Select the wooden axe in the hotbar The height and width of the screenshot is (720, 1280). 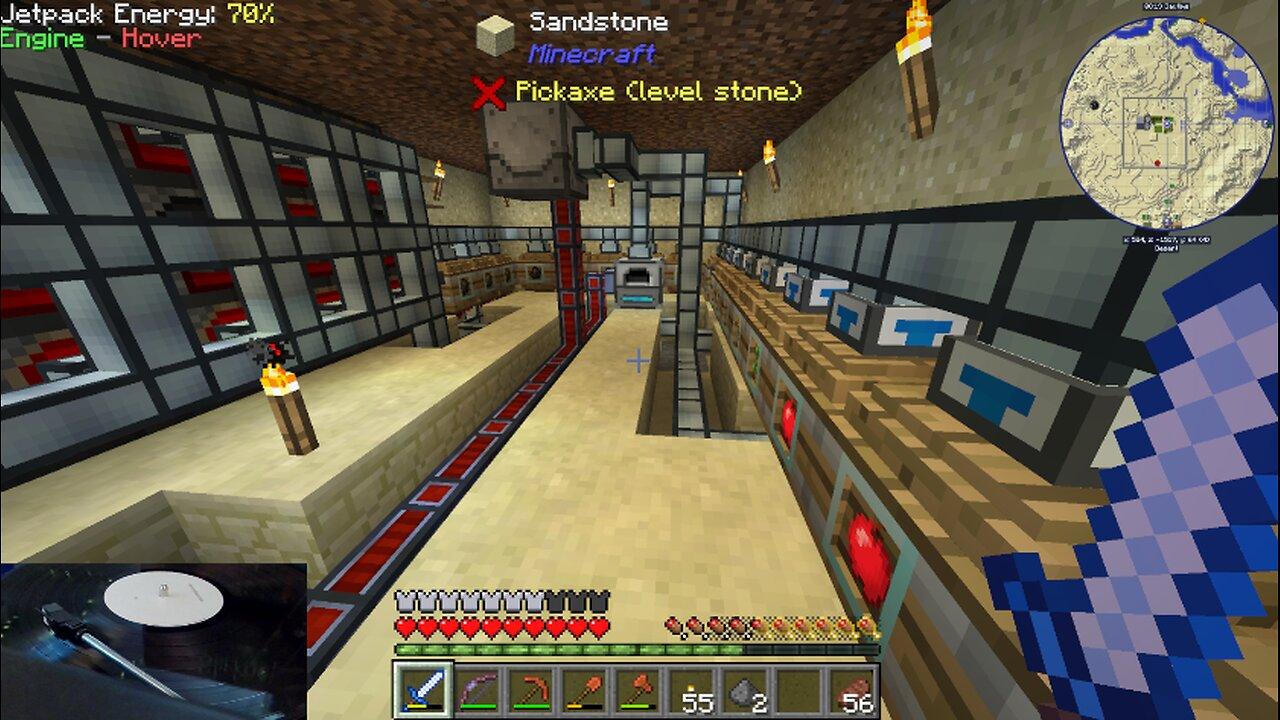tap(639, 690)
